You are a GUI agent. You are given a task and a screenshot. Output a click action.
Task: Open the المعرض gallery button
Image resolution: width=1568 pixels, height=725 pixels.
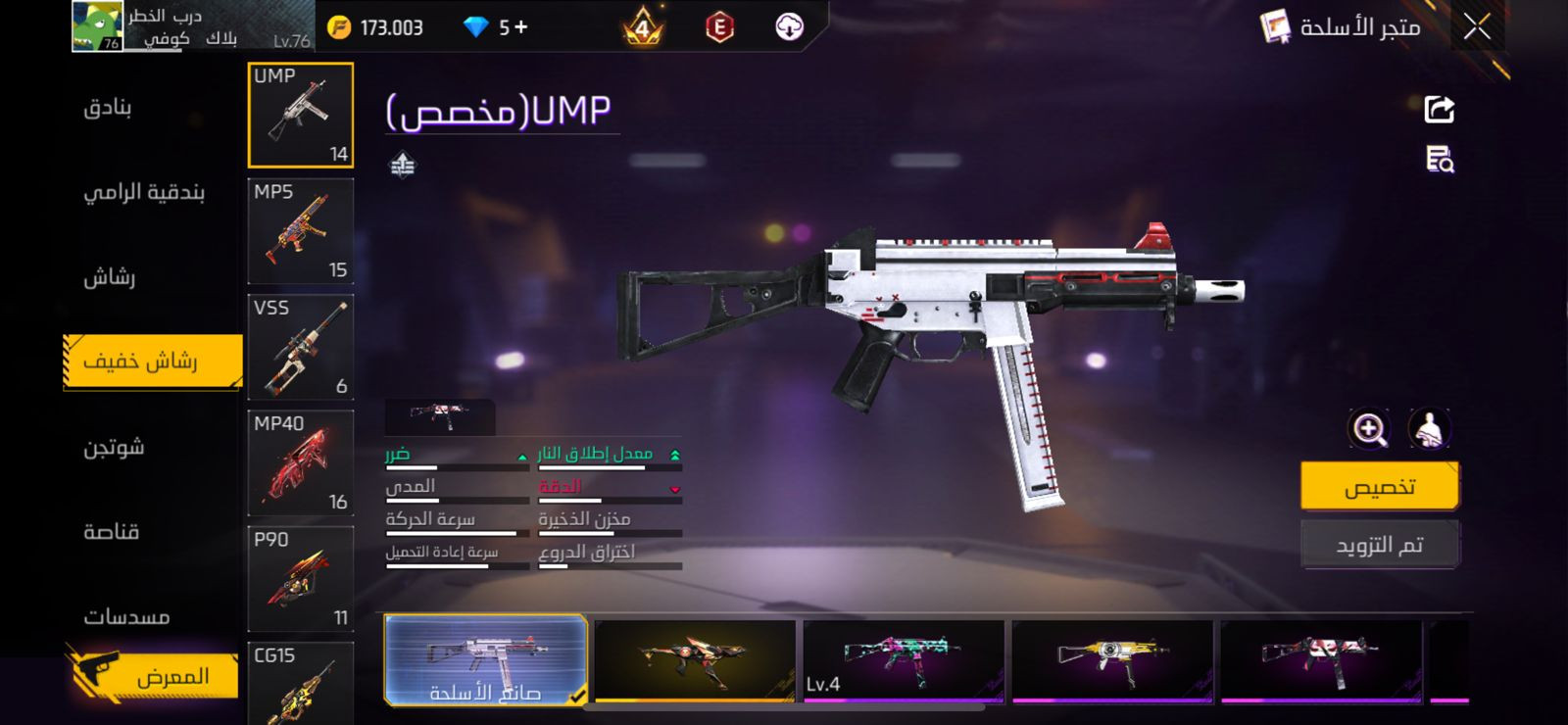click(155, 676)
